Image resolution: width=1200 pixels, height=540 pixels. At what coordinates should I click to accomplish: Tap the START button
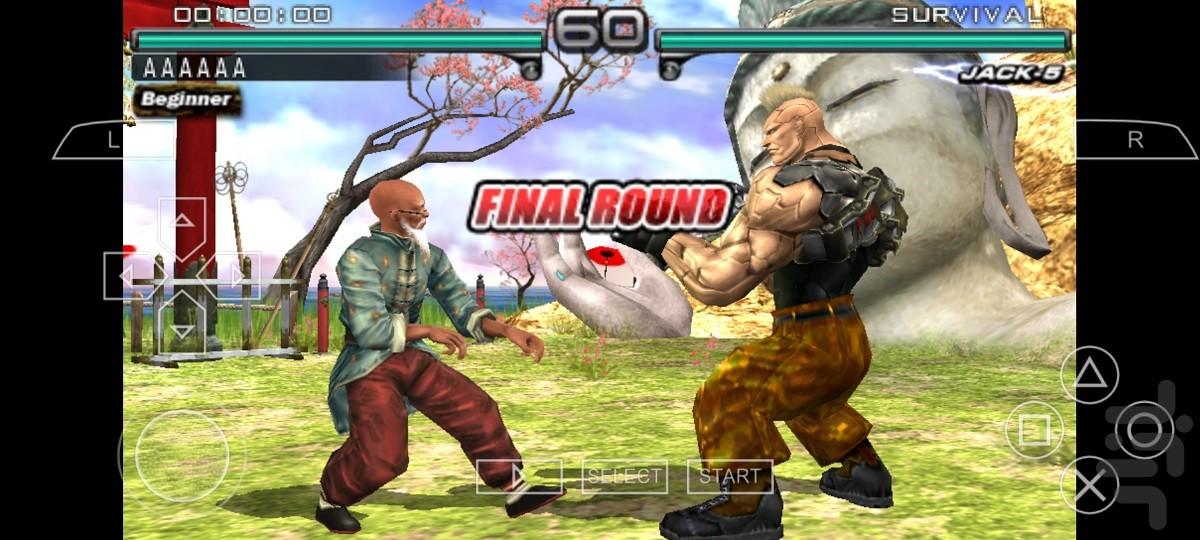730,476
